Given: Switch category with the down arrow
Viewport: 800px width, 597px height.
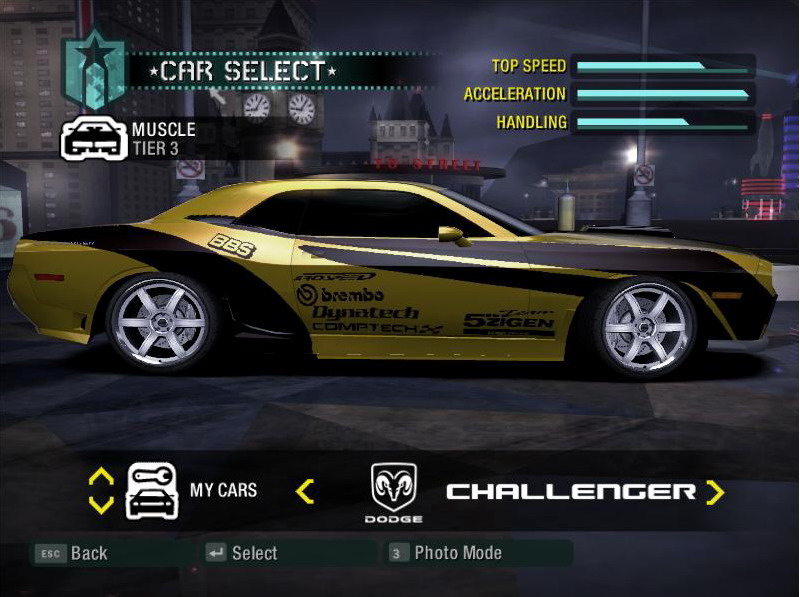Looking at the screenshot, I should point(101,505).
